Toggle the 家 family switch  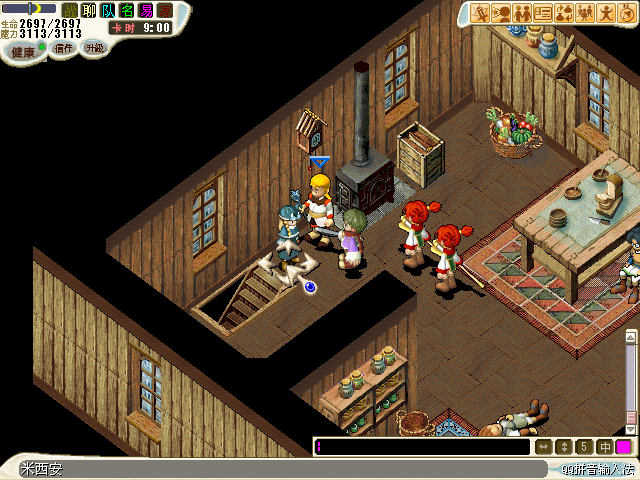click(165, 10)
